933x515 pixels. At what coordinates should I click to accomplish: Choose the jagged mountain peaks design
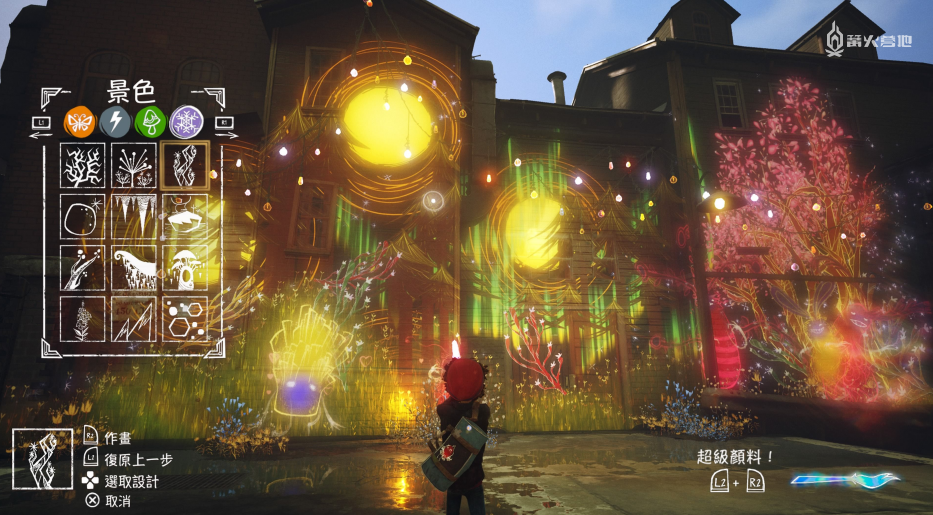pos(133,319)
